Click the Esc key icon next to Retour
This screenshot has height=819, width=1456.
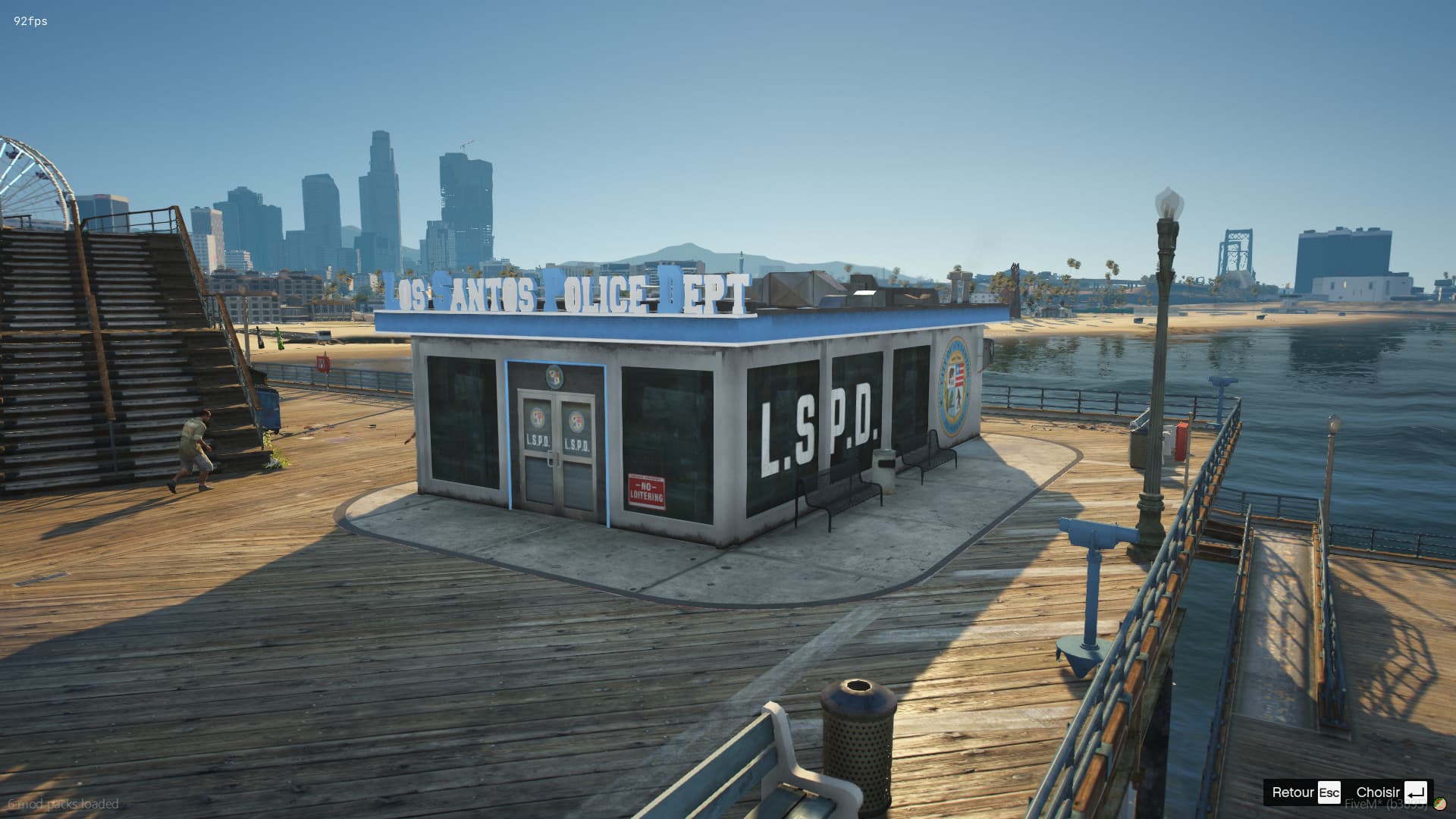pos(1329,792)
